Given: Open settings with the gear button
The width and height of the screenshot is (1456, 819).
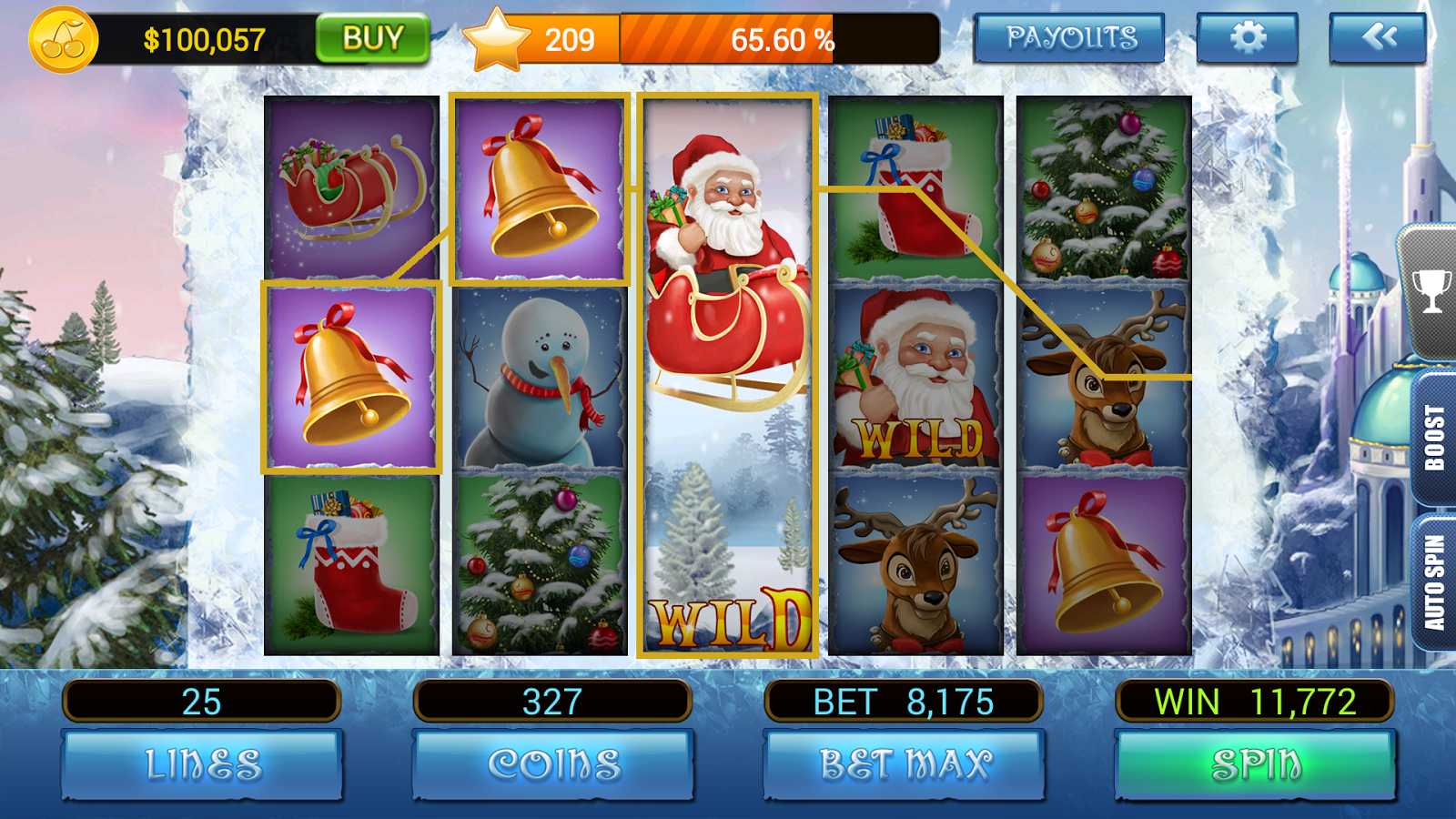Looking at the screenshot, I should click(x=1247, y=38).
